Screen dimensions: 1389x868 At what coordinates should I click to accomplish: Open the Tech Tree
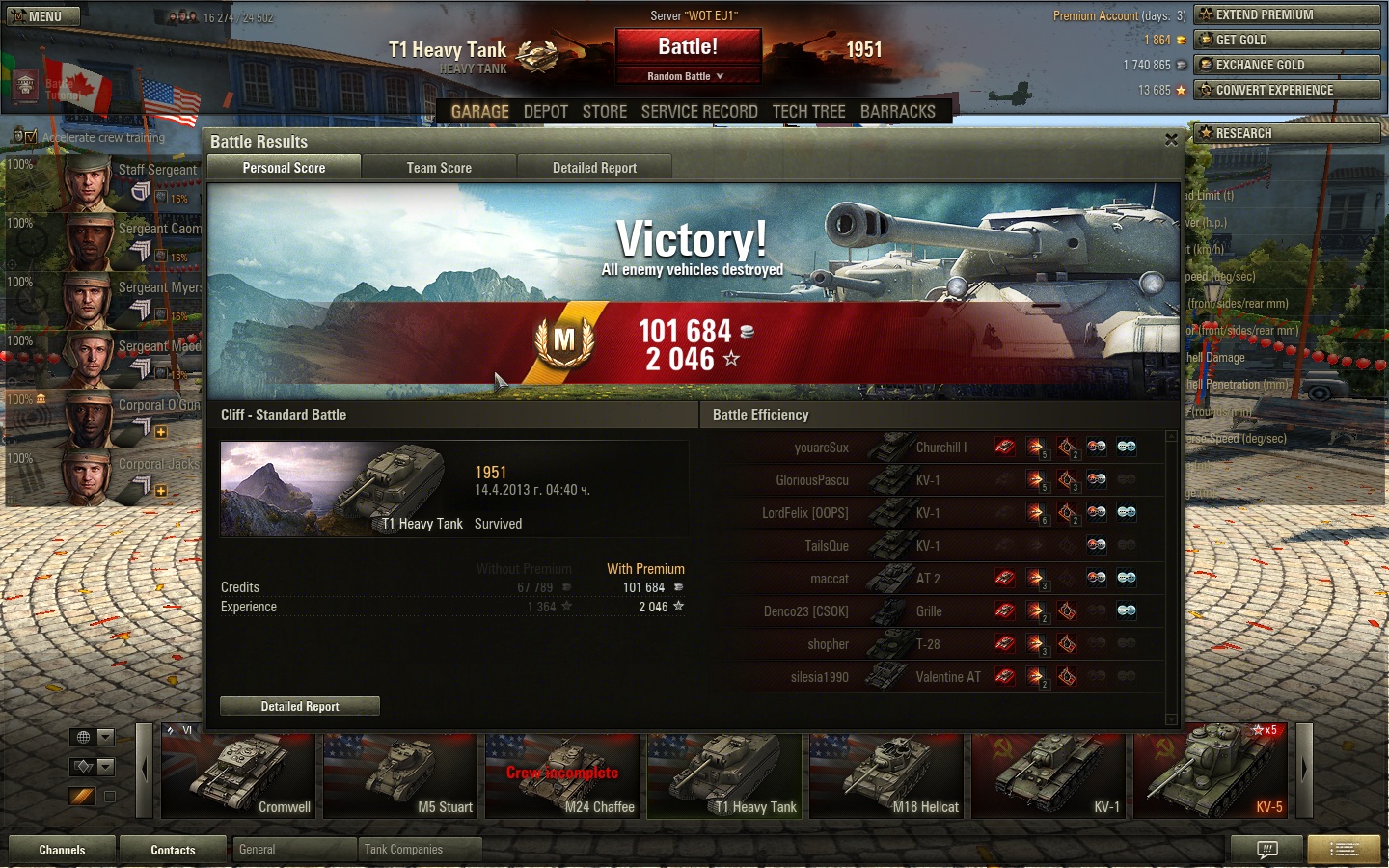(808, 112)
